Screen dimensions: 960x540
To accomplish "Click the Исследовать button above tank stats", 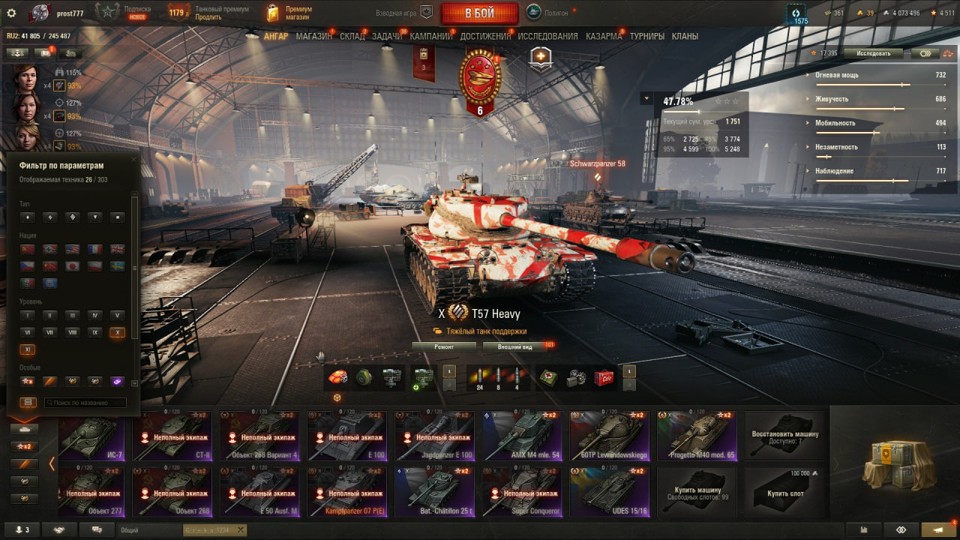I will pos(872,53).
